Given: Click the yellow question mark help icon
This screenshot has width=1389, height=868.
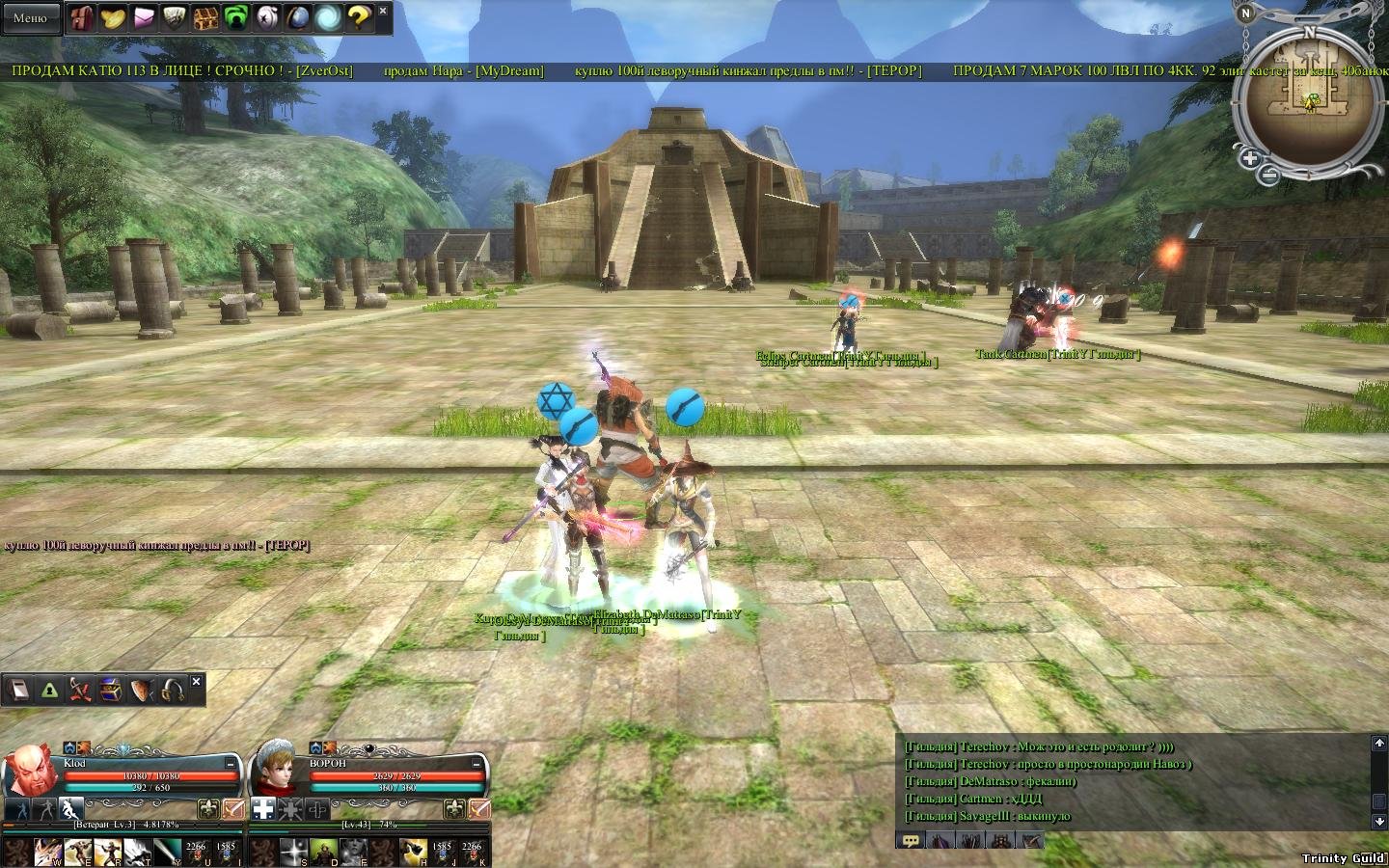Looking at the screenshot, I should (x=358, y=17).
